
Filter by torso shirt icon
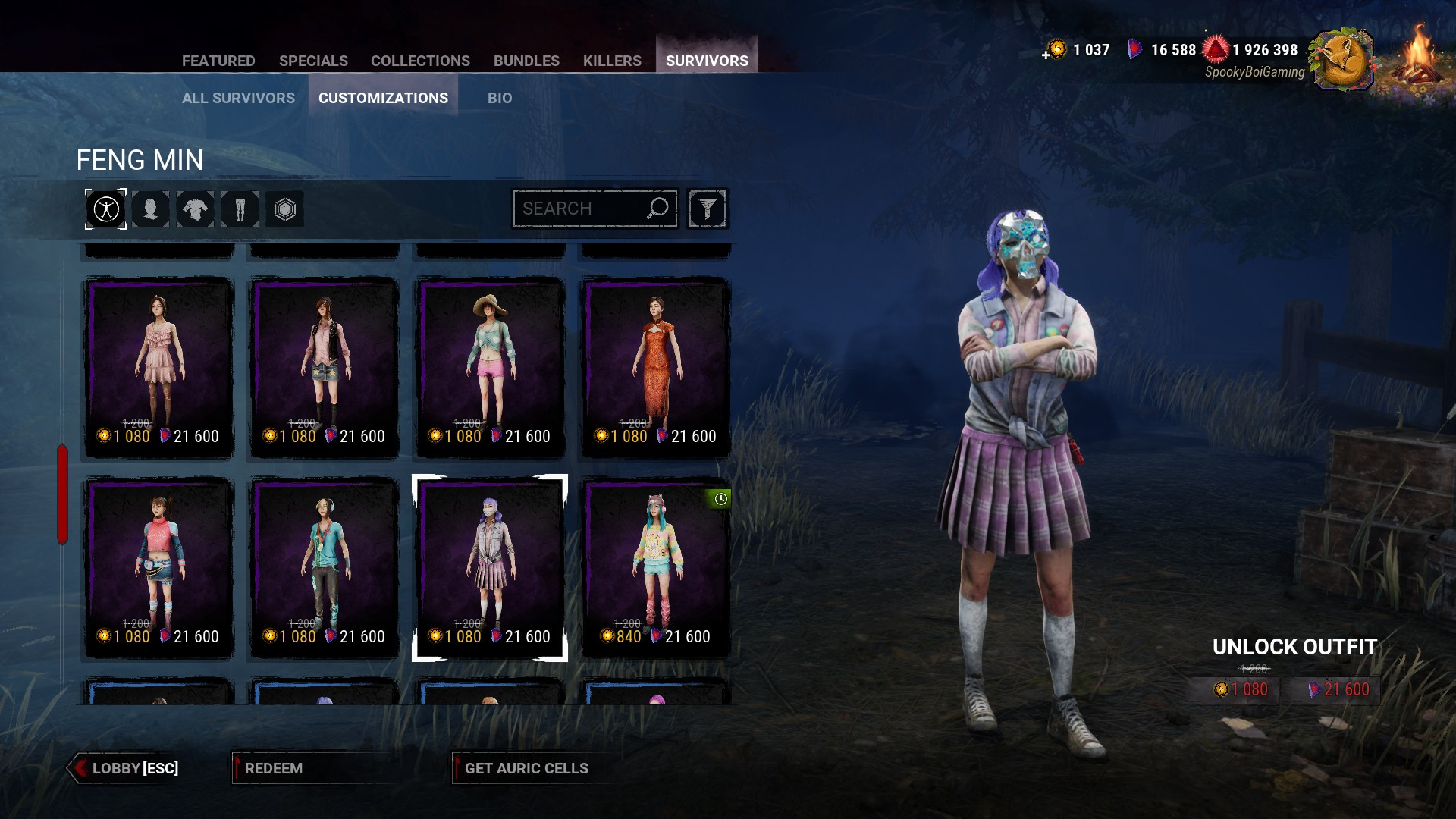click(196, 209)
